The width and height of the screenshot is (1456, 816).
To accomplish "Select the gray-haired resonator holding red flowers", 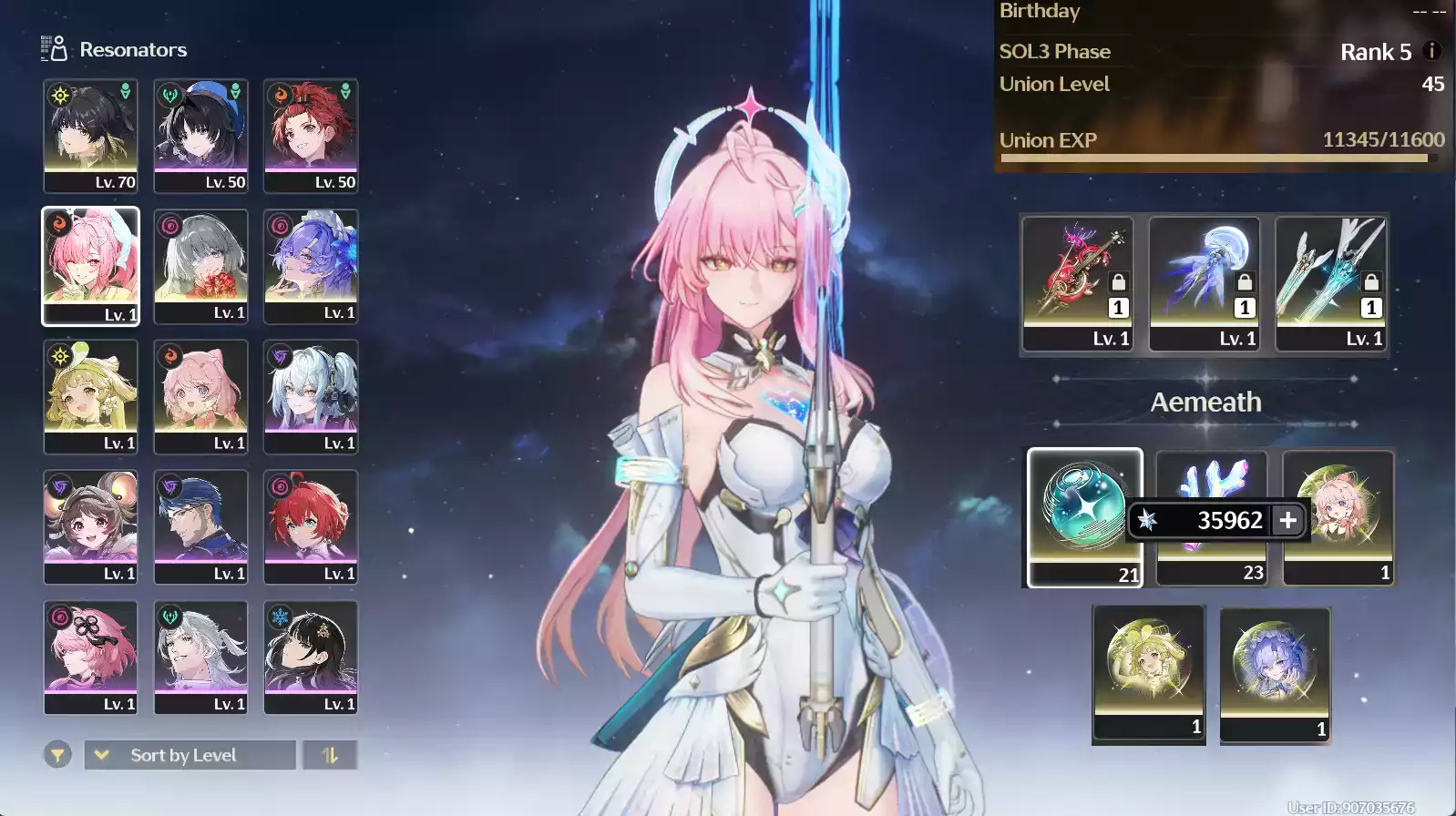I will click(200, 265).
